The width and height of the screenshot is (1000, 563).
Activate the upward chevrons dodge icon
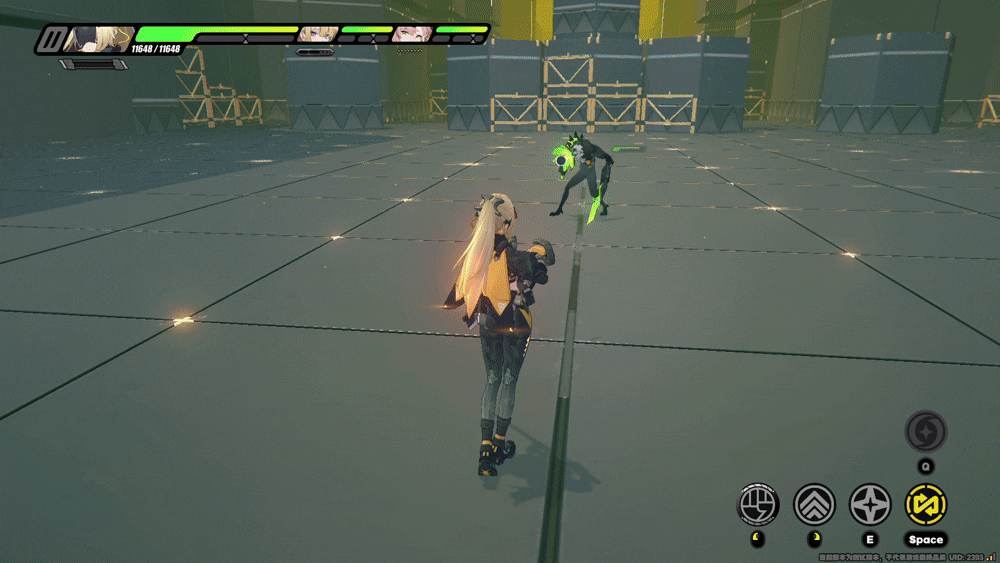pyautogui.click(x=814, y=504)
